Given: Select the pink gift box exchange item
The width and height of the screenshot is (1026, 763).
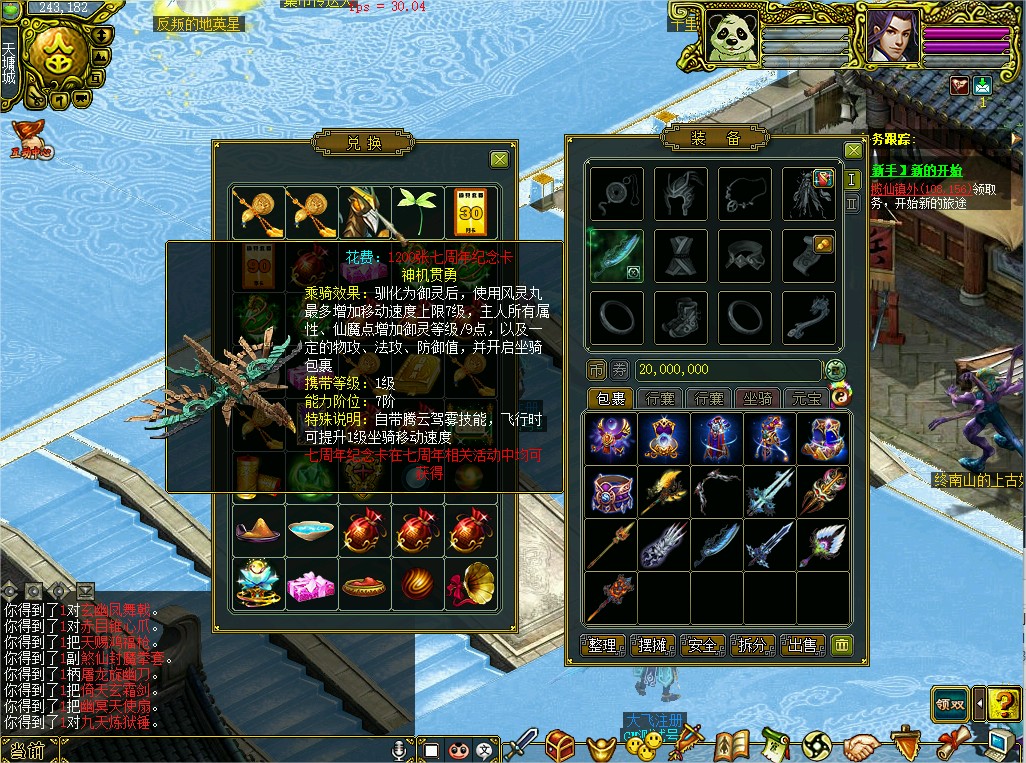Looking at the screenshot, I should (310, 584).
